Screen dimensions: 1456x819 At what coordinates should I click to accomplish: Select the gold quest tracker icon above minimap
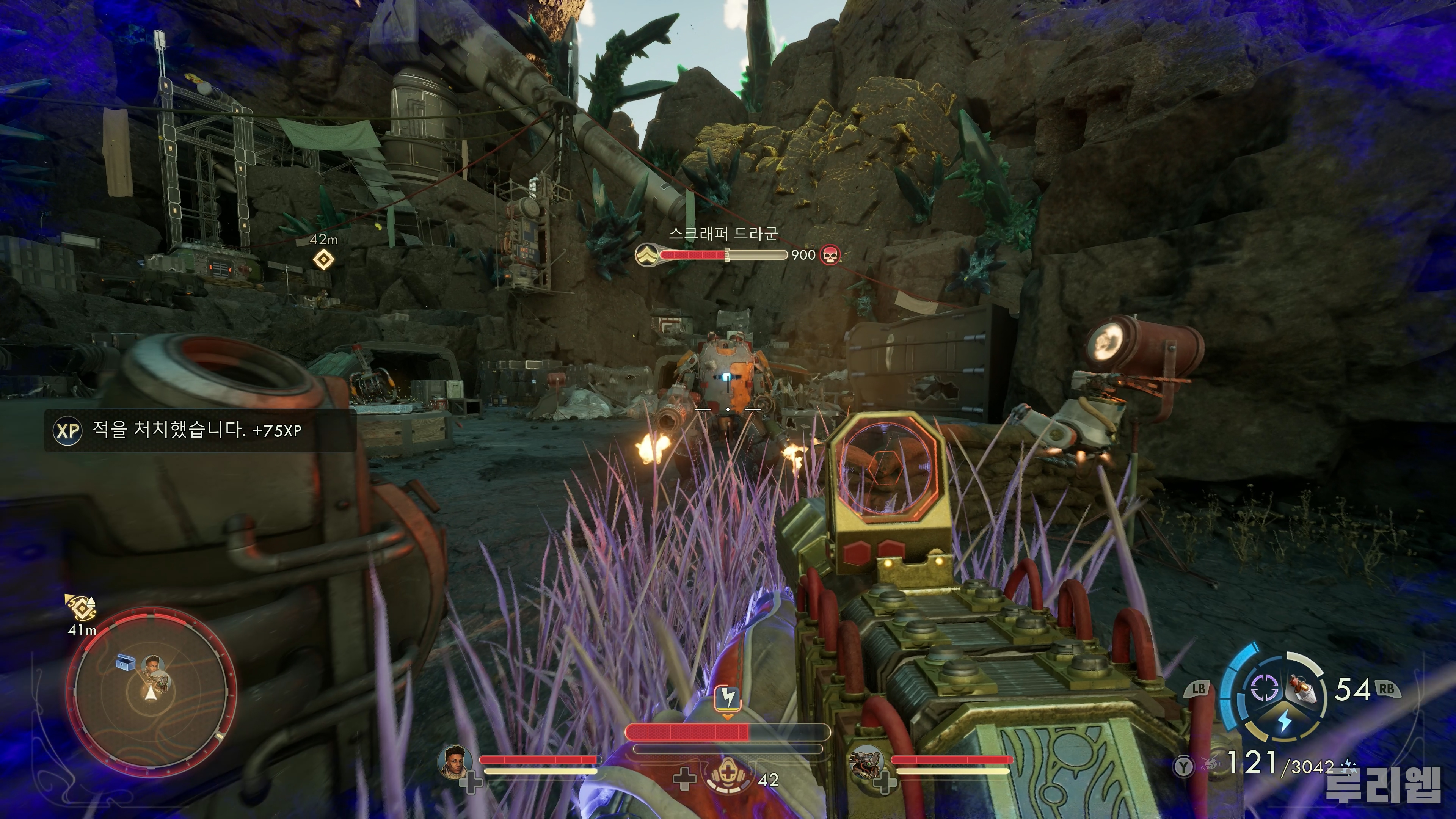81,607
